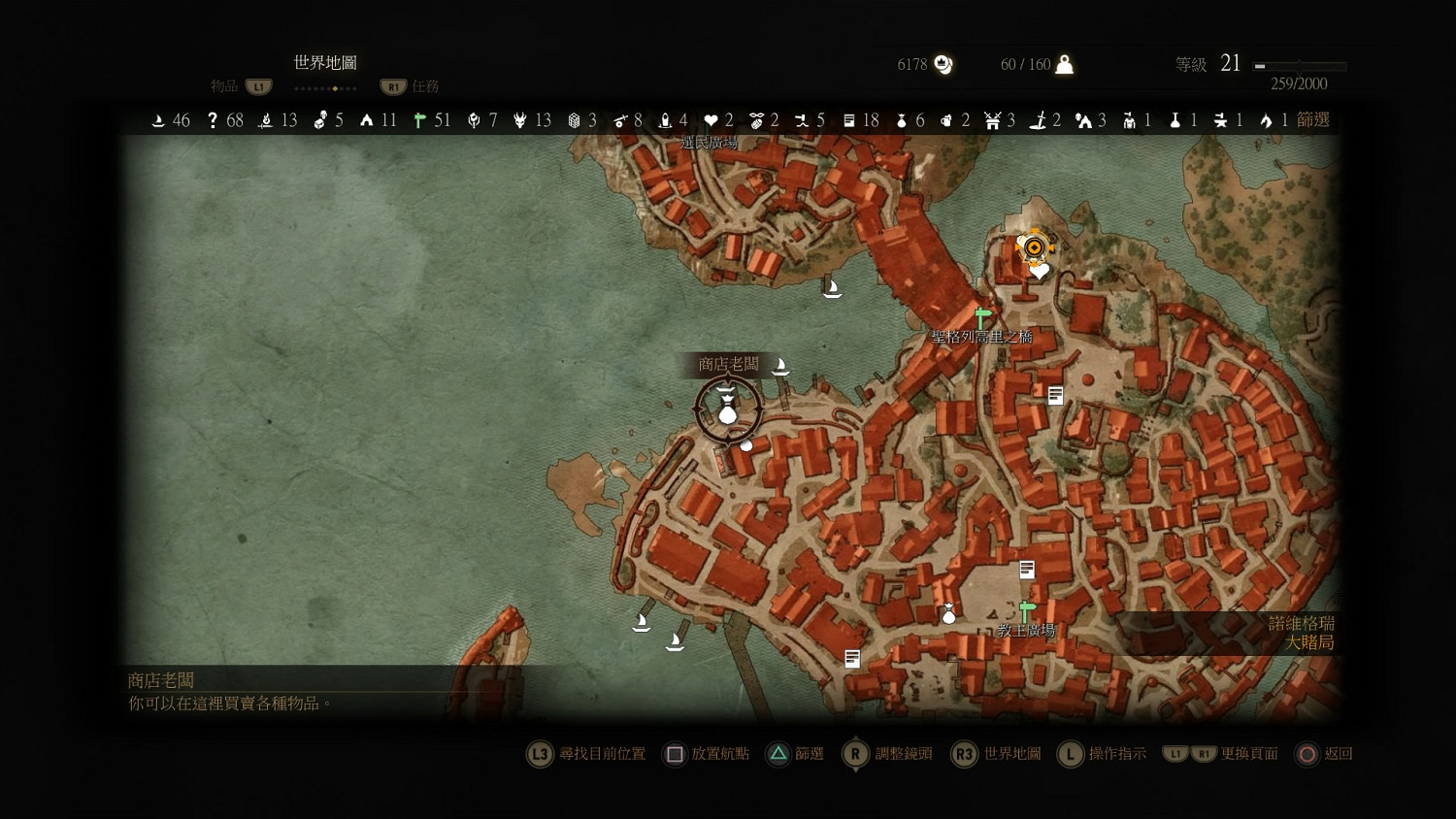The image size is (1456, 819).
Task: Select the 教主廣場 signpost marker
Action: [1027, 610]
